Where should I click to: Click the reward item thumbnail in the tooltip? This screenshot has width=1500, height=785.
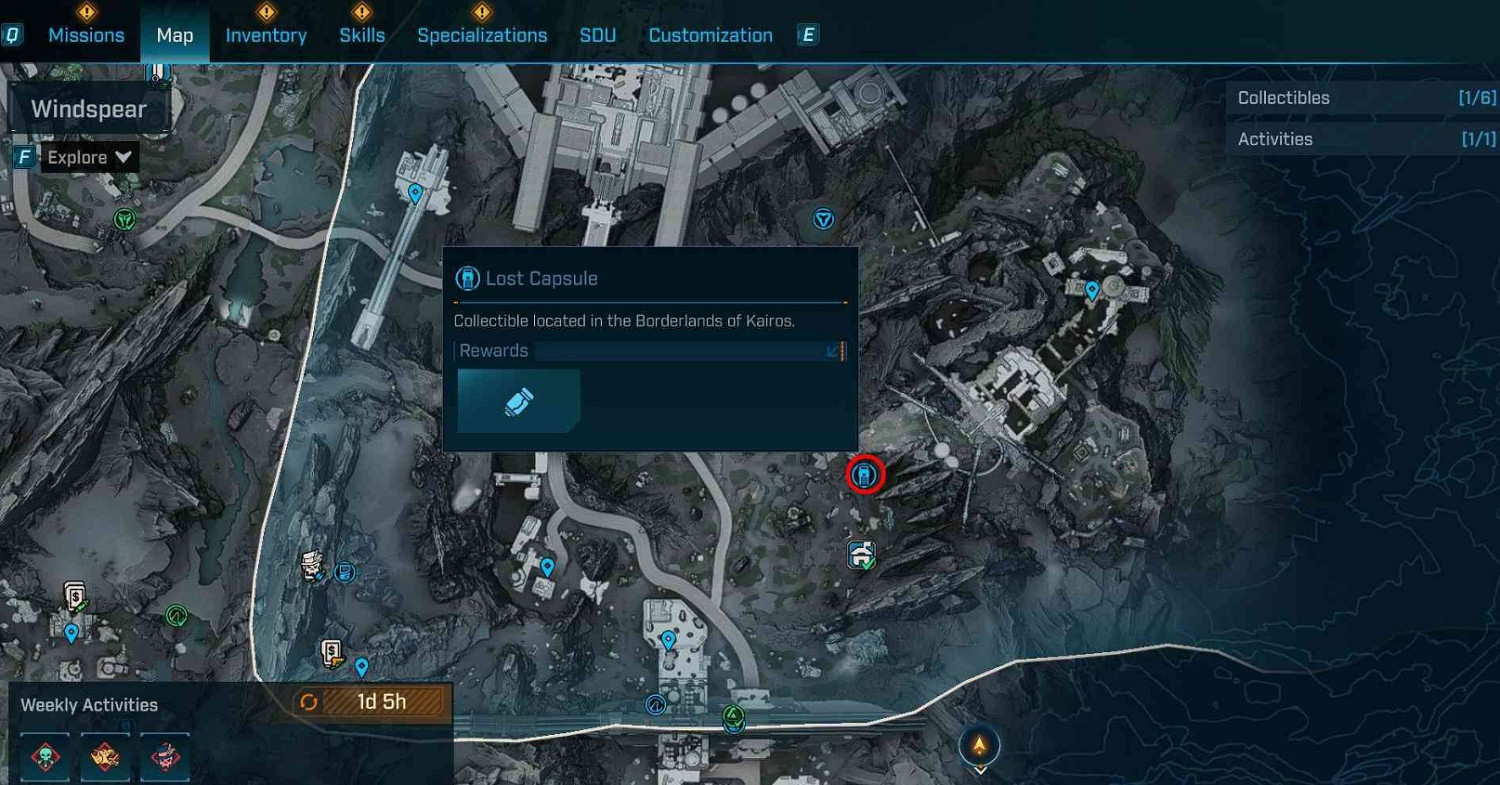[518, 400]
